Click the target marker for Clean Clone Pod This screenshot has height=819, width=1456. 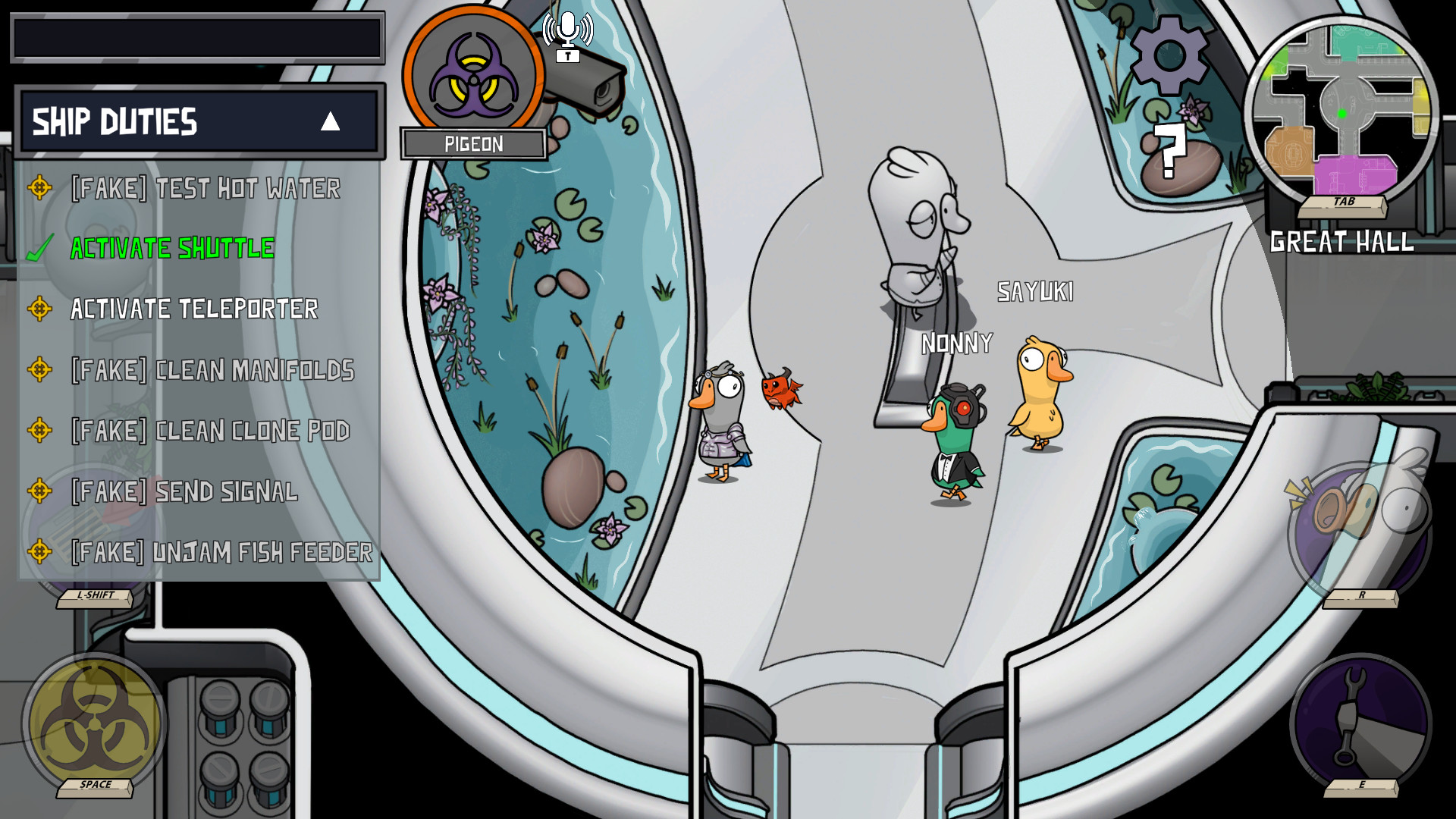click(39, 431)
